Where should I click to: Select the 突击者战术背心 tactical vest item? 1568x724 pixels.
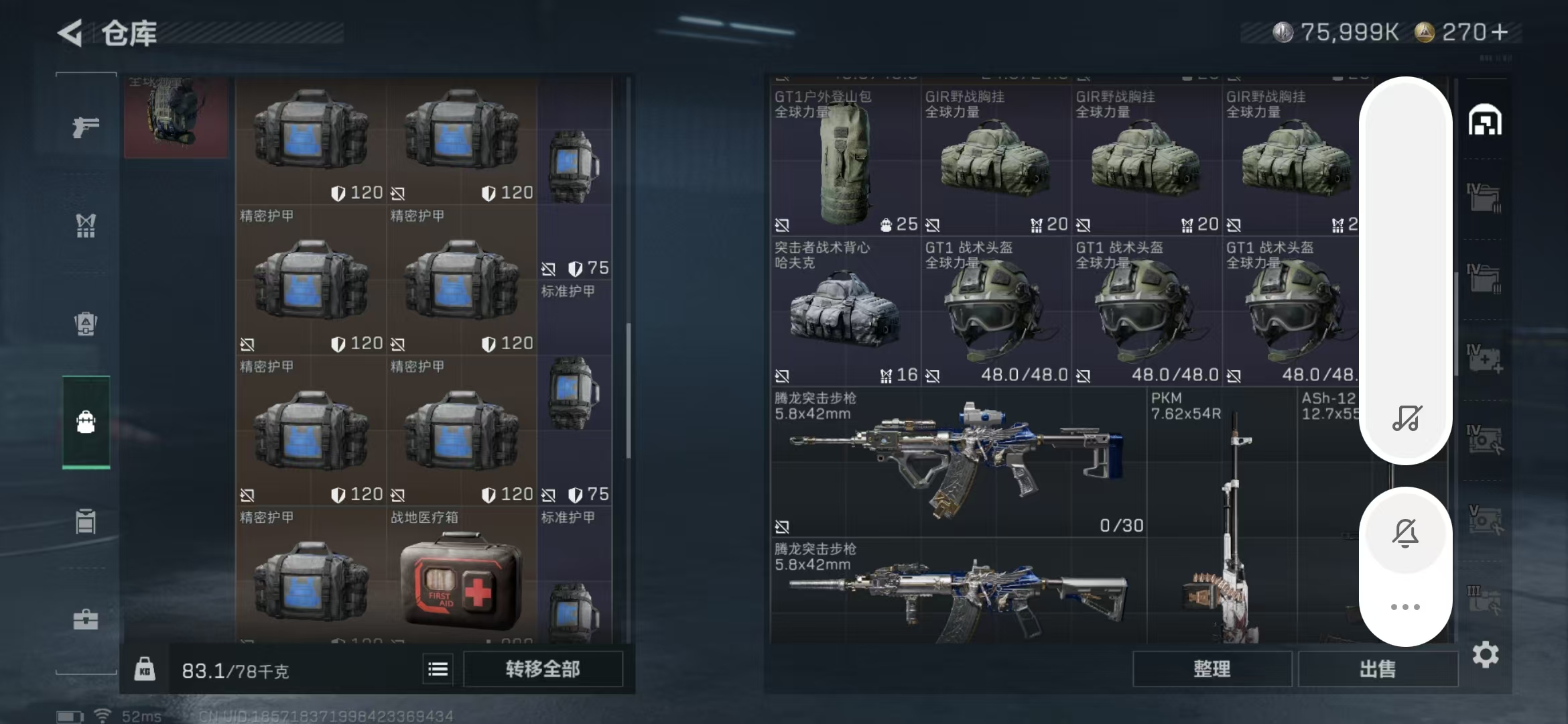click(845, 313)
